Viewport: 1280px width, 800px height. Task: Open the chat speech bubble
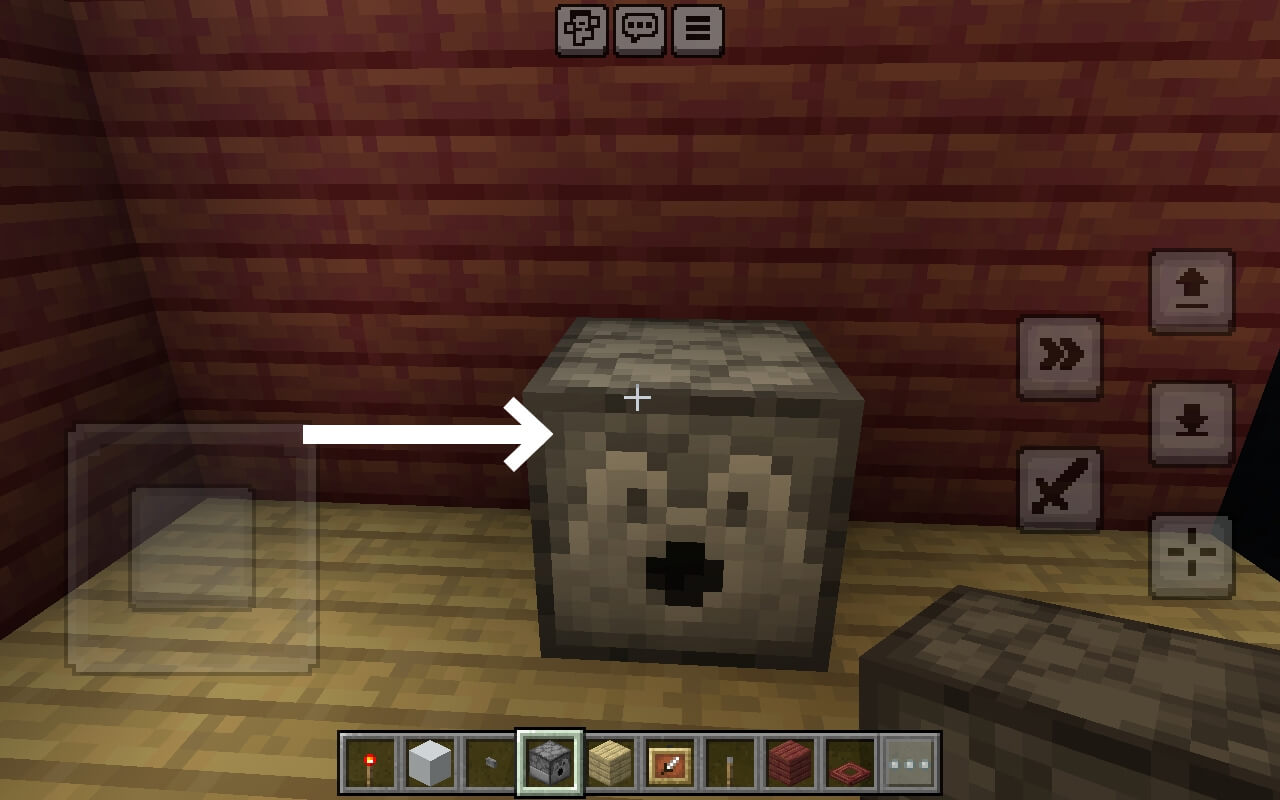tap(640, 30)
